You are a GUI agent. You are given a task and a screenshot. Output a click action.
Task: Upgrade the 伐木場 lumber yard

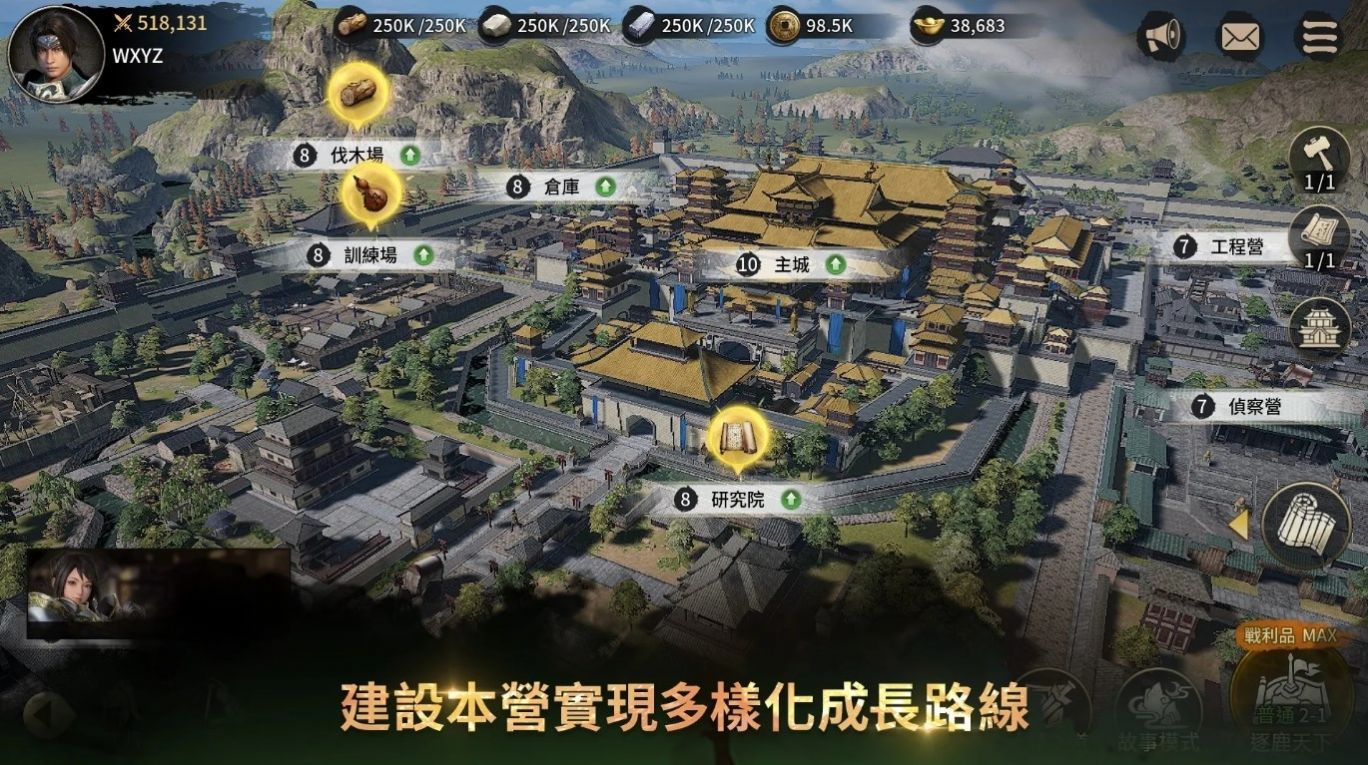[x=409, y=155]
